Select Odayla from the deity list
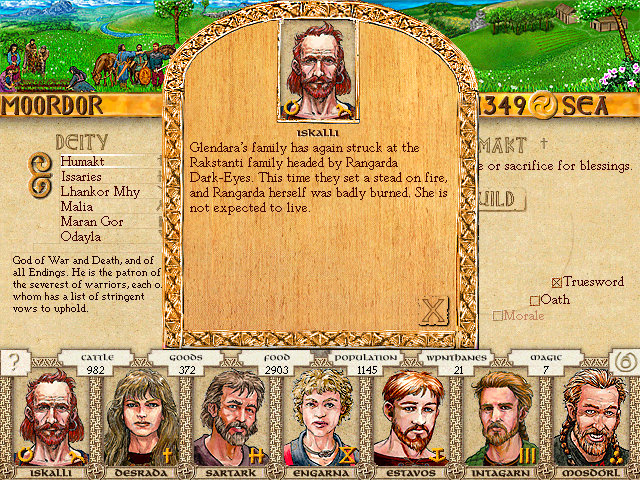 tap(83, 236)
